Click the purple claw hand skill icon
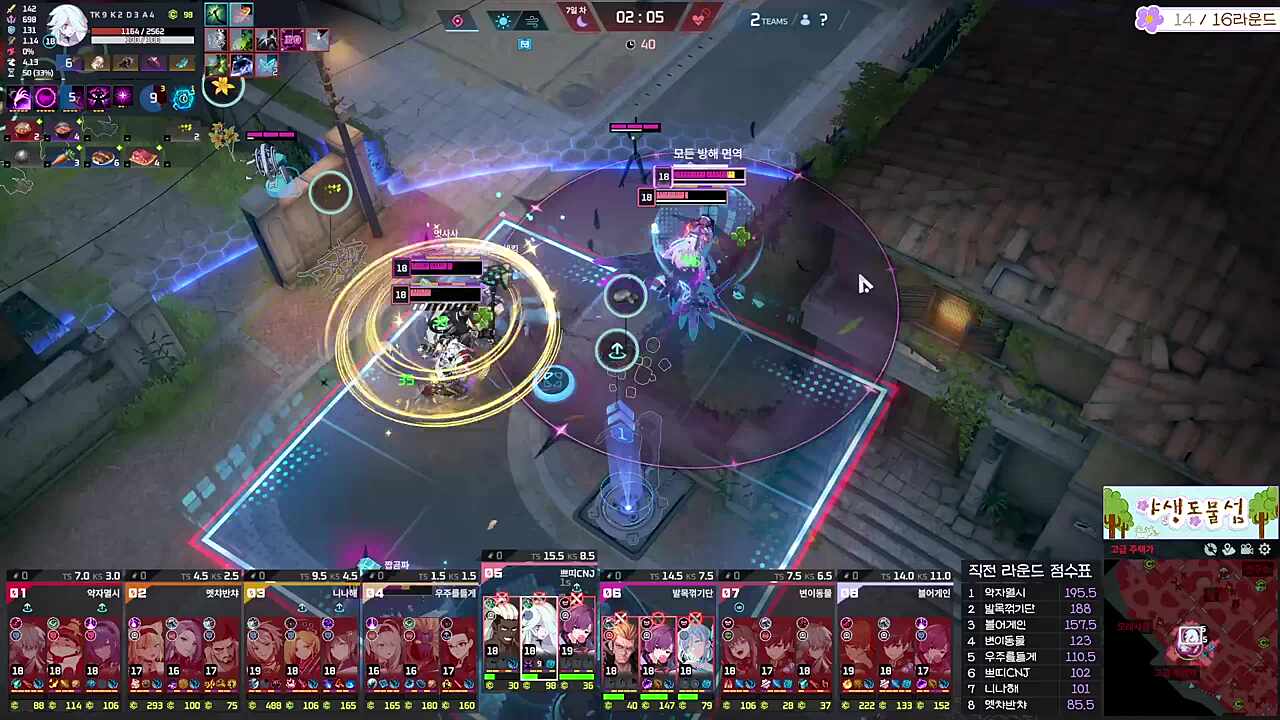The width and height of the screenshot is (1280, 720). (20, 97)
